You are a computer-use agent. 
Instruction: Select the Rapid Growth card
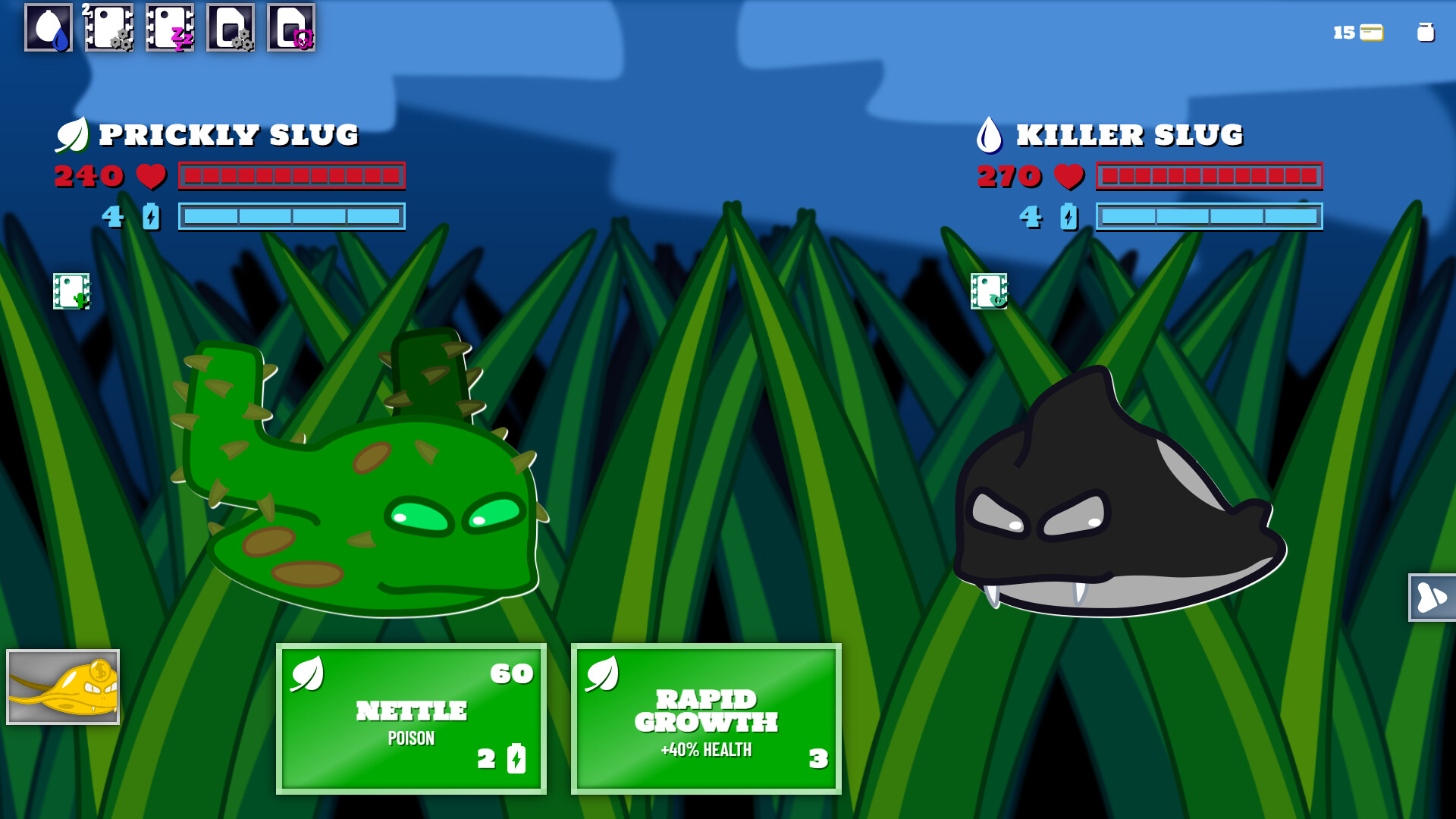pos(706,718)
